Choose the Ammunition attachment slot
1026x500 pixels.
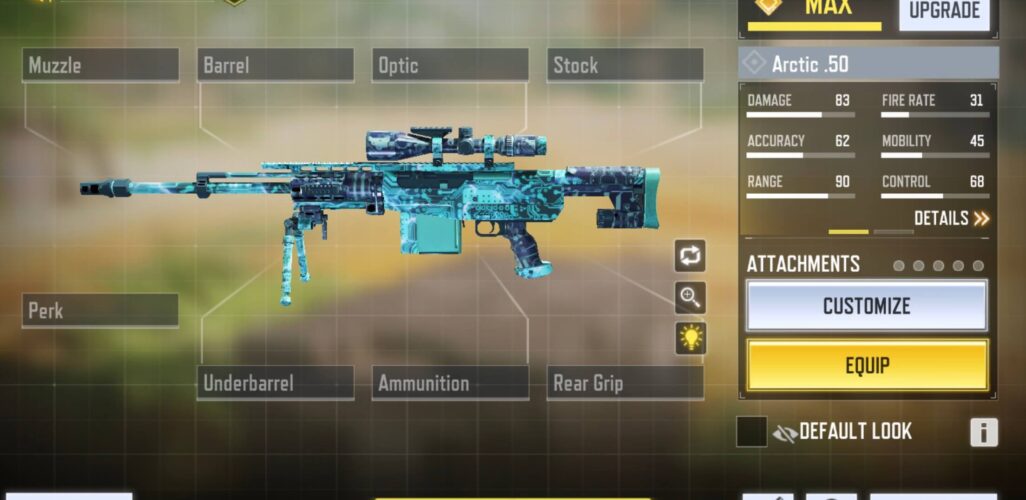(x=450, y=383)
